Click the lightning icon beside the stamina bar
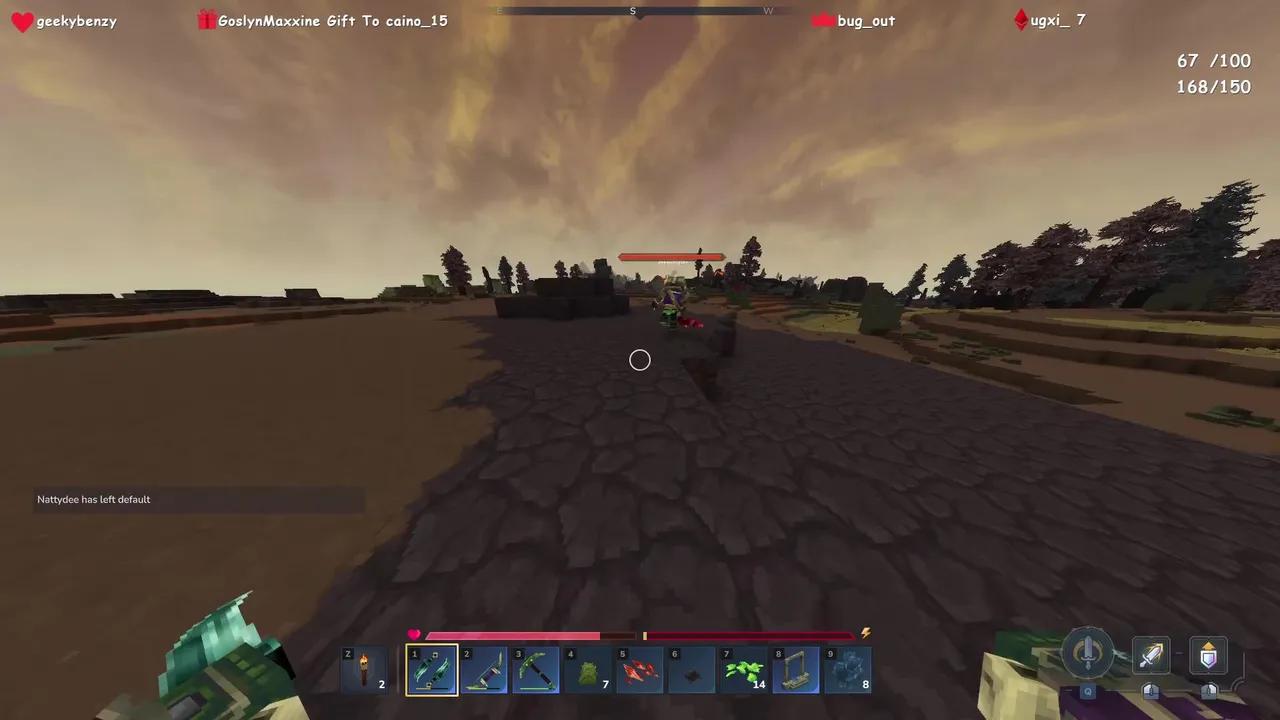This screenshot has width=1280, height=720. (865, 633)
